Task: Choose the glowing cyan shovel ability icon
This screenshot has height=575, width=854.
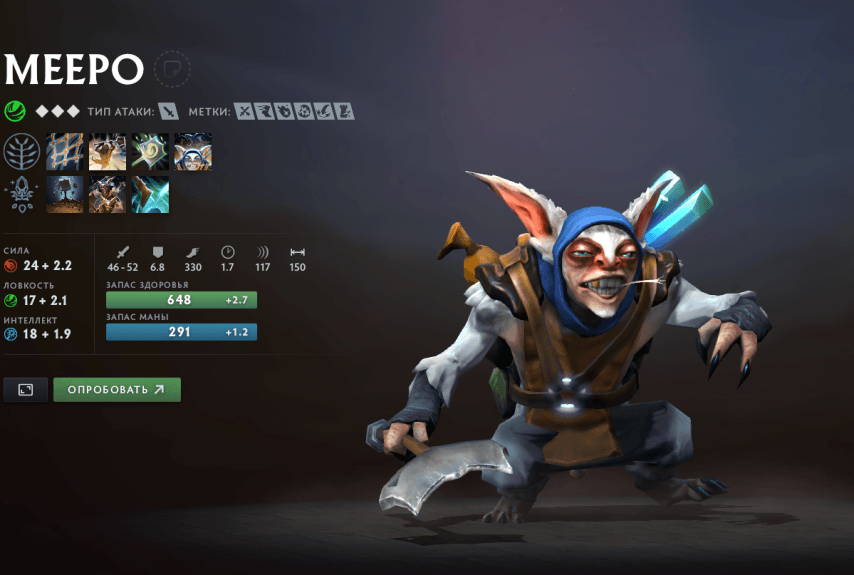Action: tap(150, 195)
